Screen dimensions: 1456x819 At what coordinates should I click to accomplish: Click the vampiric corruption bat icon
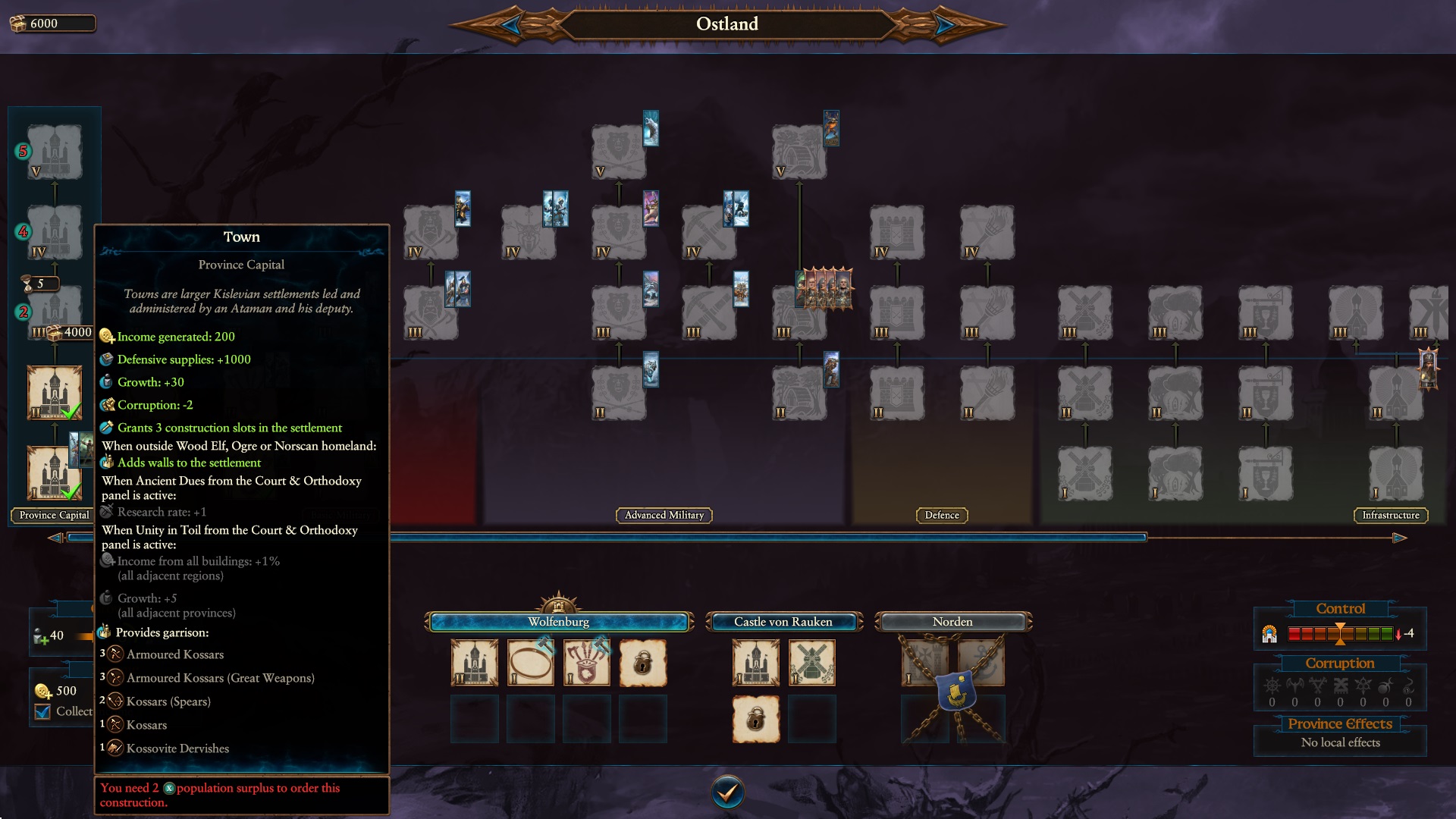pos(1294,685)
